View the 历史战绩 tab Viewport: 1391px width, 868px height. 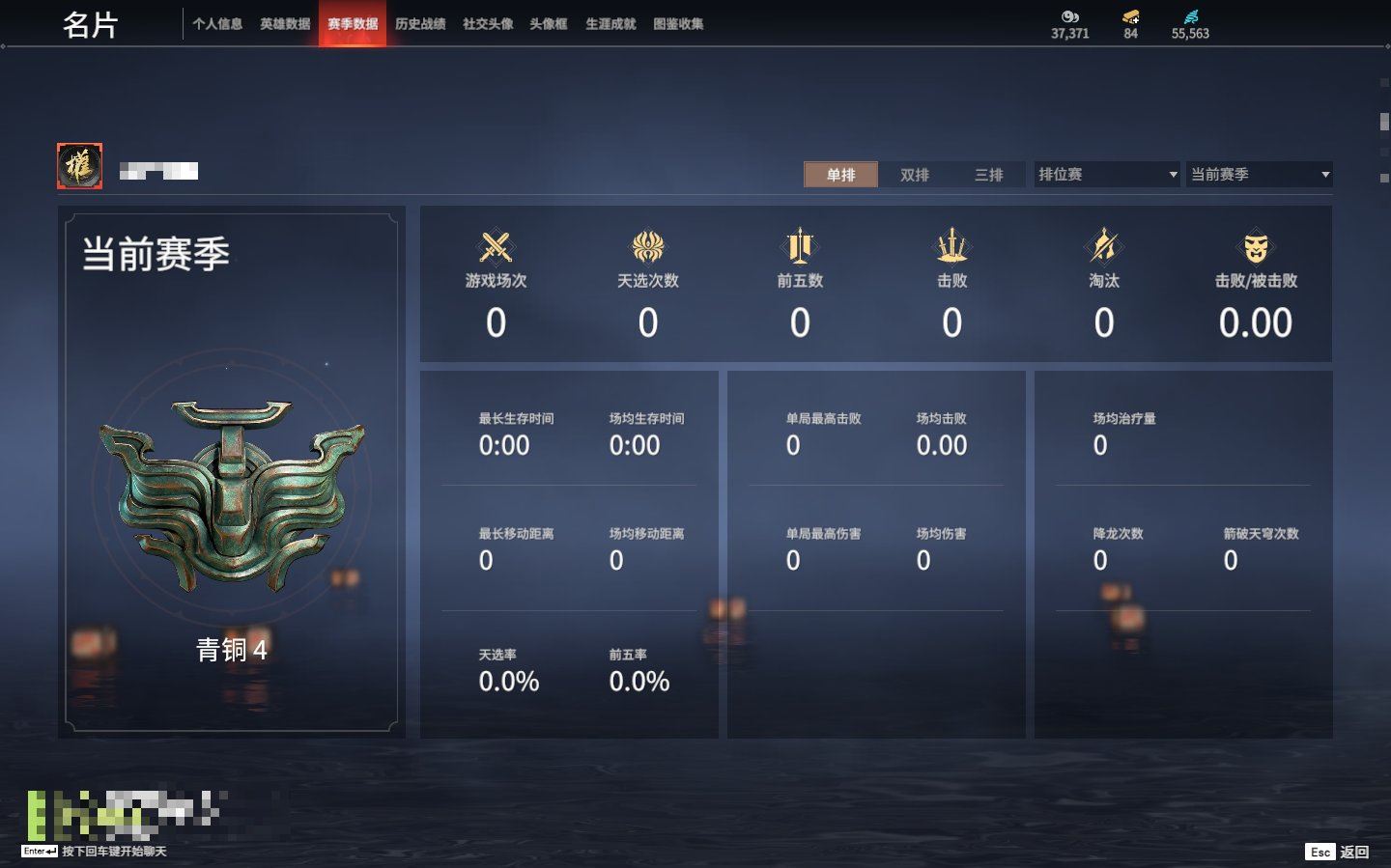click(x=420, y=24)
